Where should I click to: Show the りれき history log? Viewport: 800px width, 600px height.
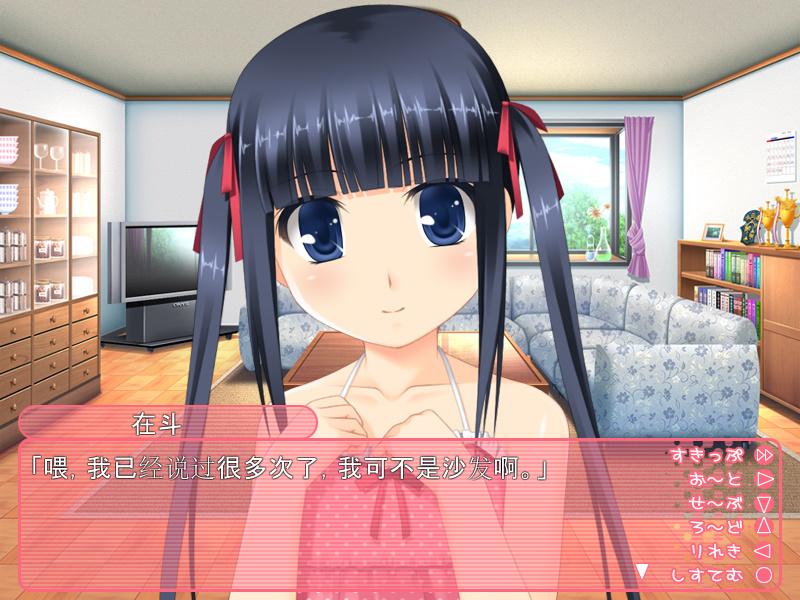[728, 550]
